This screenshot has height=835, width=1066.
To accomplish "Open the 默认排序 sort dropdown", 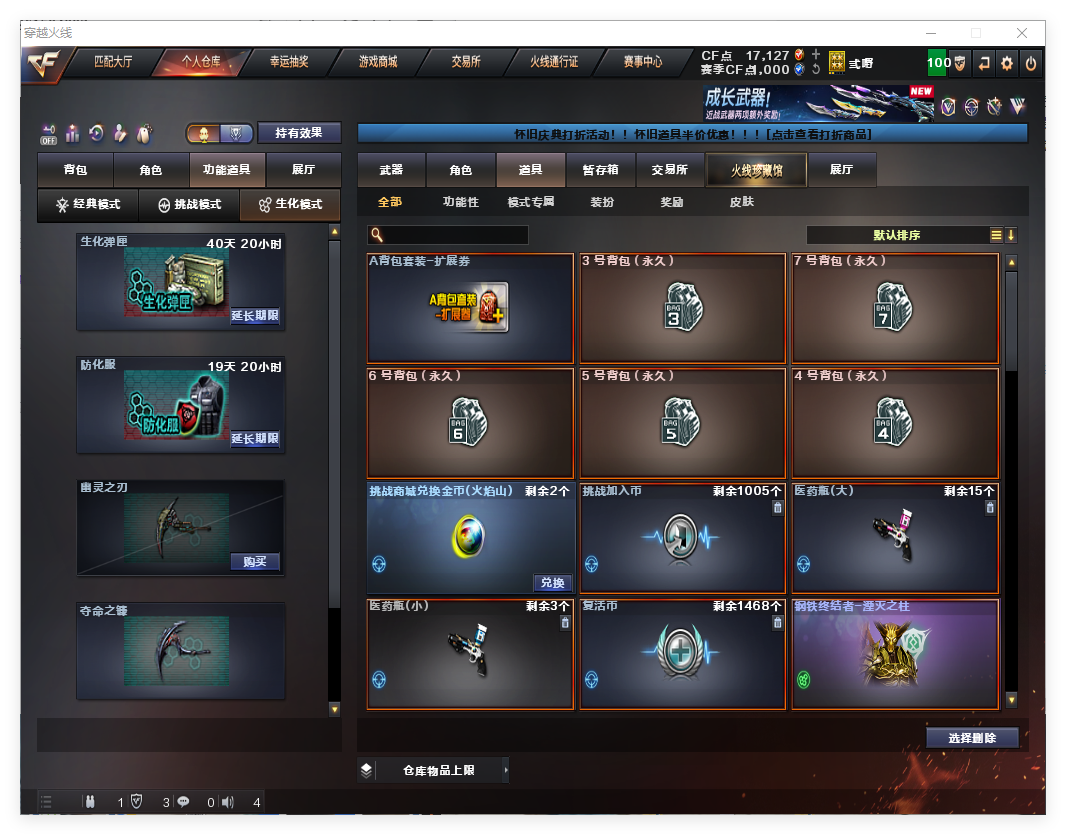I will coord(897,236).
